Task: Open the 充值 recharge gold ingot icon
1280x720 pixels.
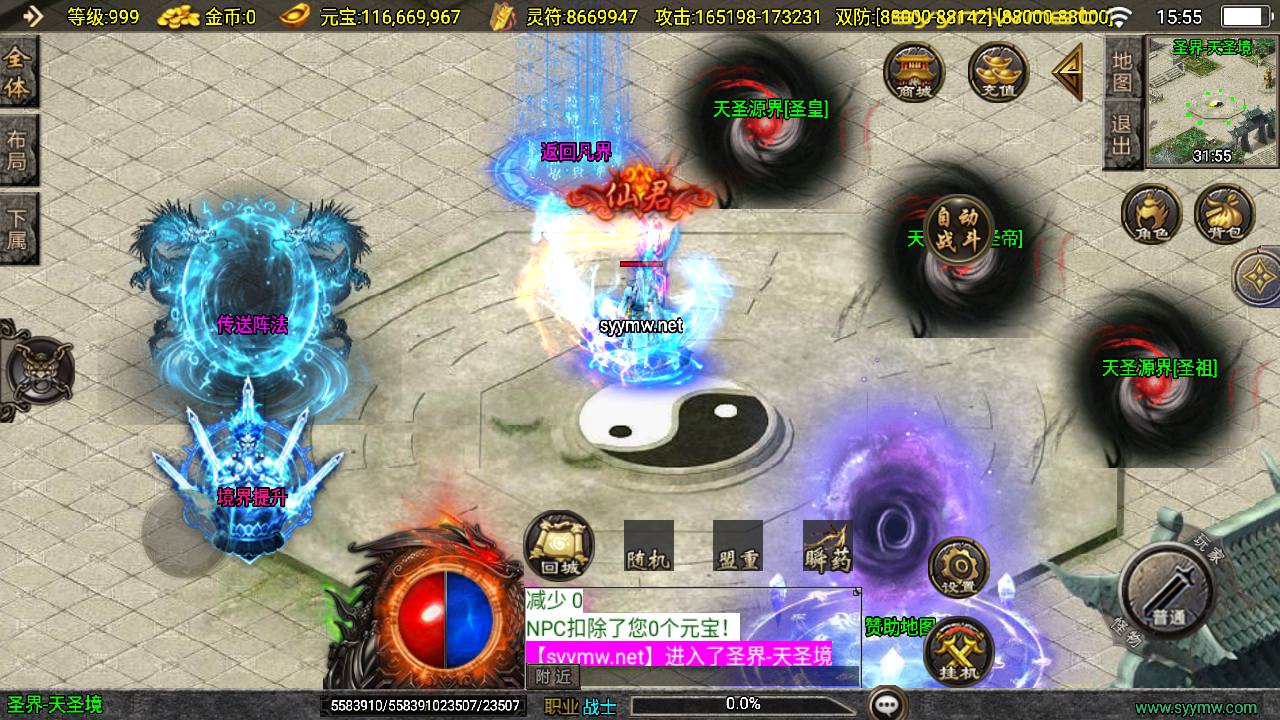Action: point(998,71)
